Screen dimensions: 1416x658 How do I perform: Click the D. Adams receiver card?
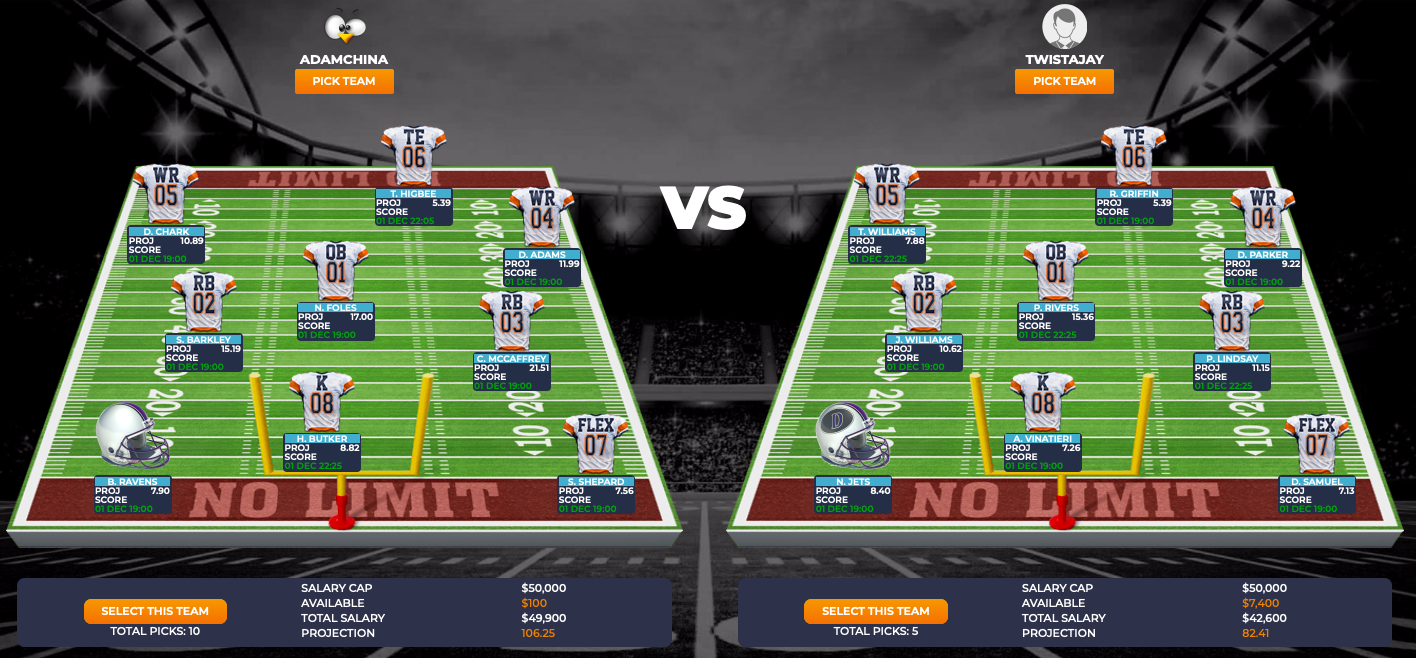tap(542, 268)
